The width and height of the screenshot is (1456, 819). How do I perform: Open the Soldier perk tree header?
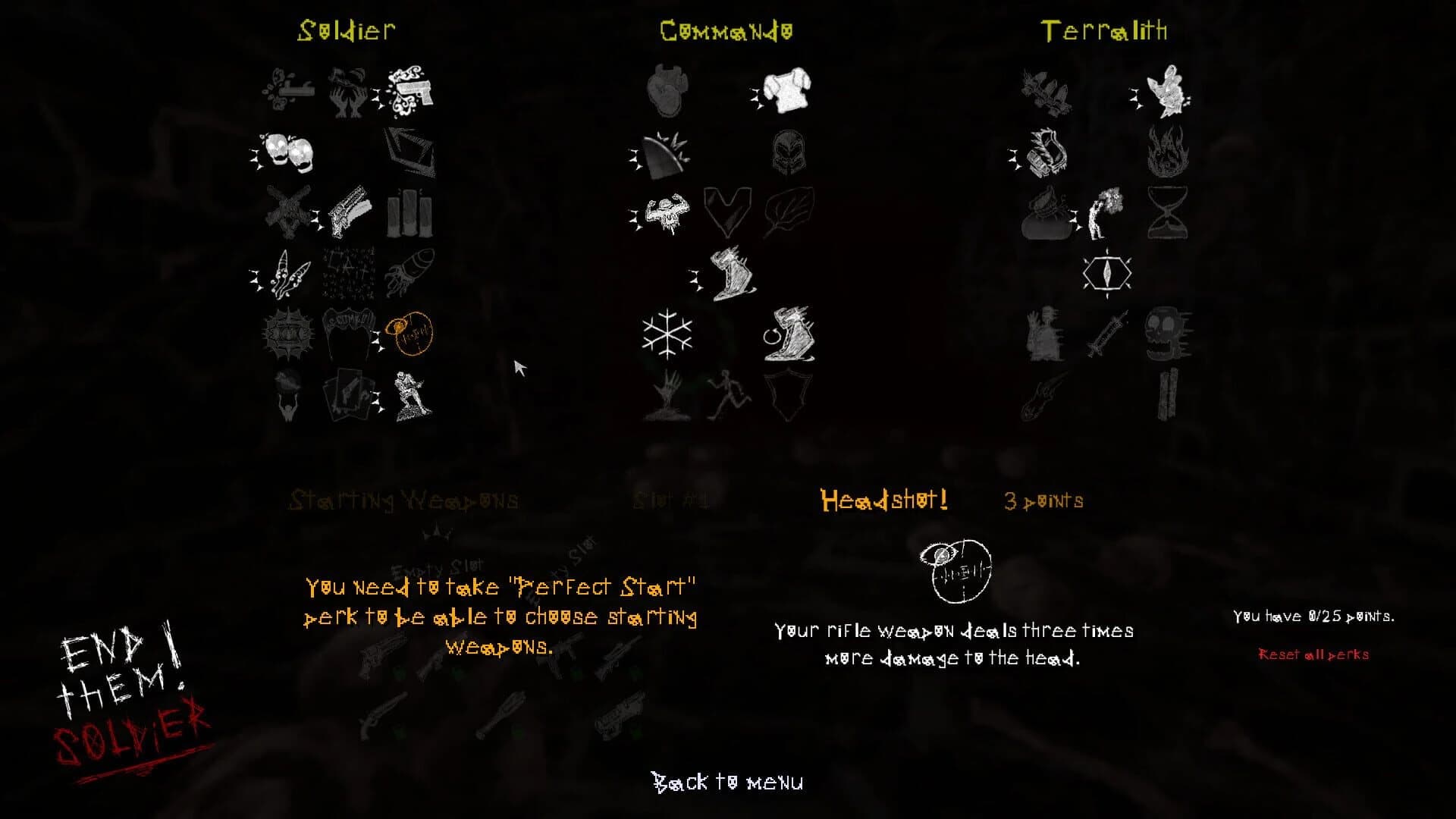(x=346, y=30)
